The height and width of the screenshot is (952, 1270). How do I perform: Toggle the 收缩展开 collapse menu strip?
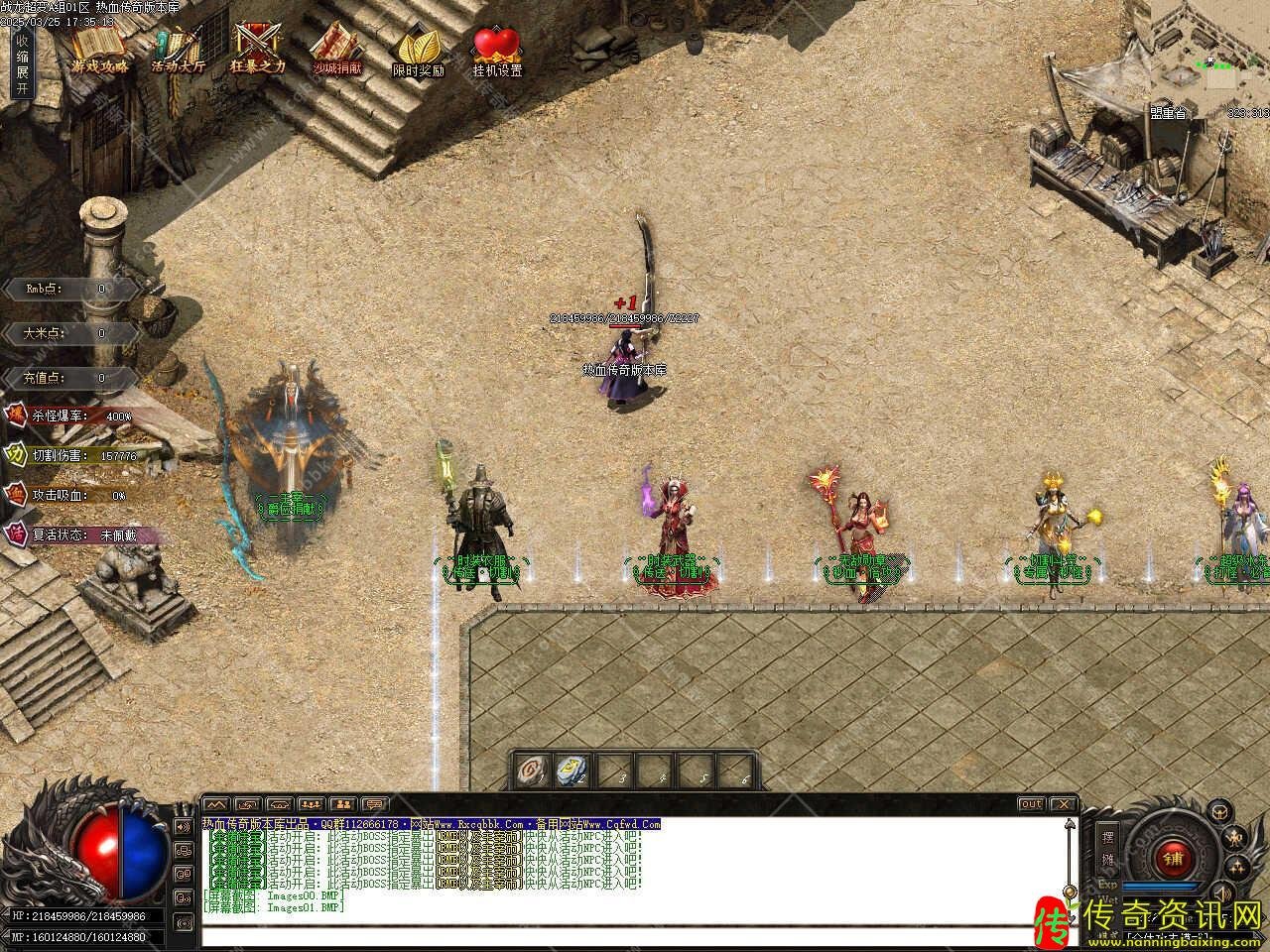tap(22, 63)
